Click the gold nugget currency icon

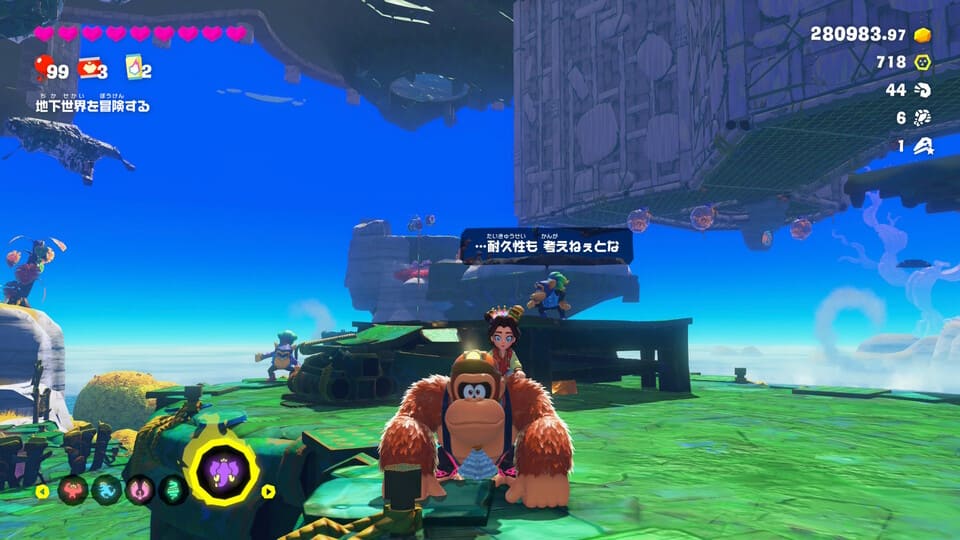point(923,35)
